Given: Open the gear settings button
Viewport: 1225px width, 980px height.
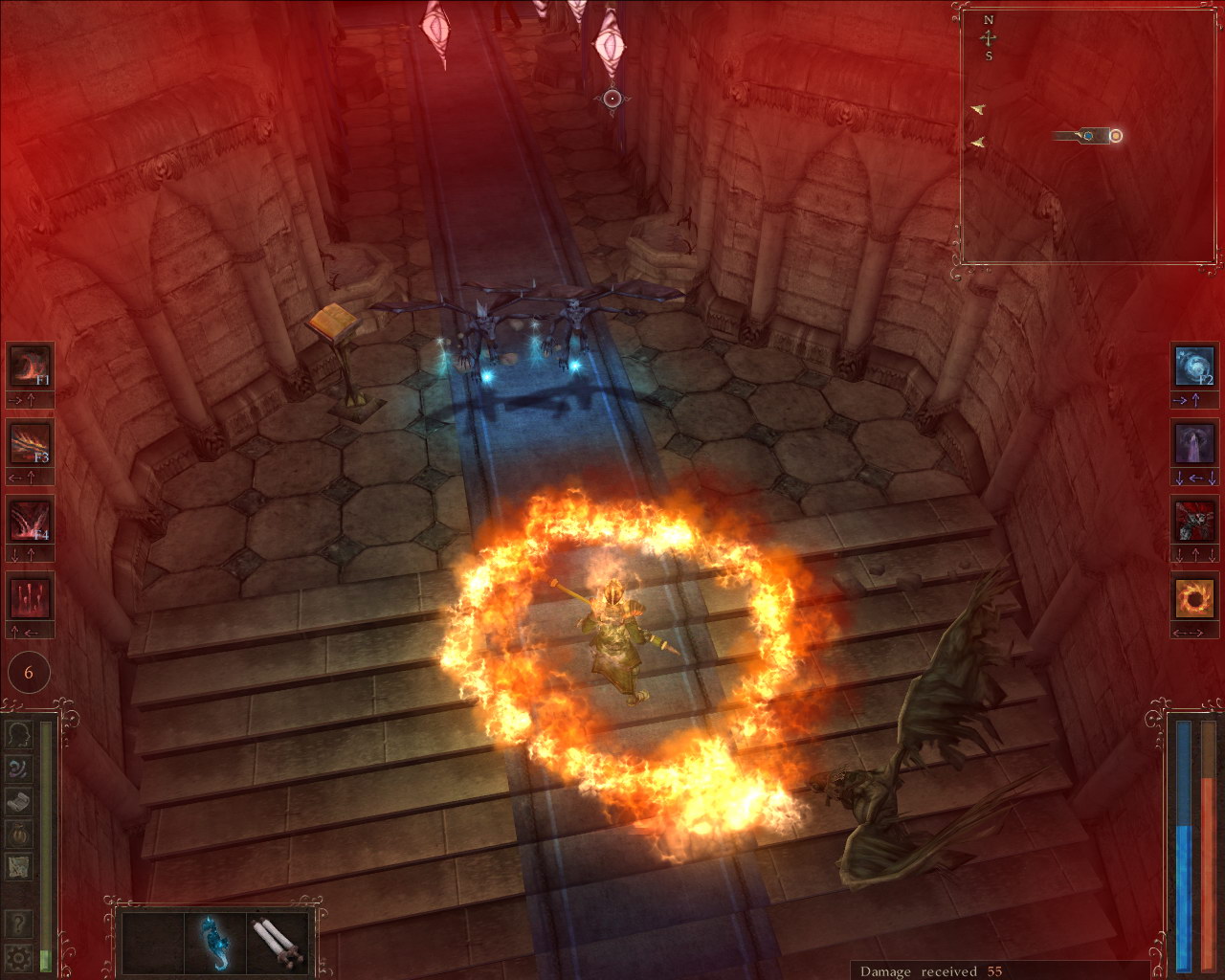Looking at the screenshot, I should click(18, 956).
